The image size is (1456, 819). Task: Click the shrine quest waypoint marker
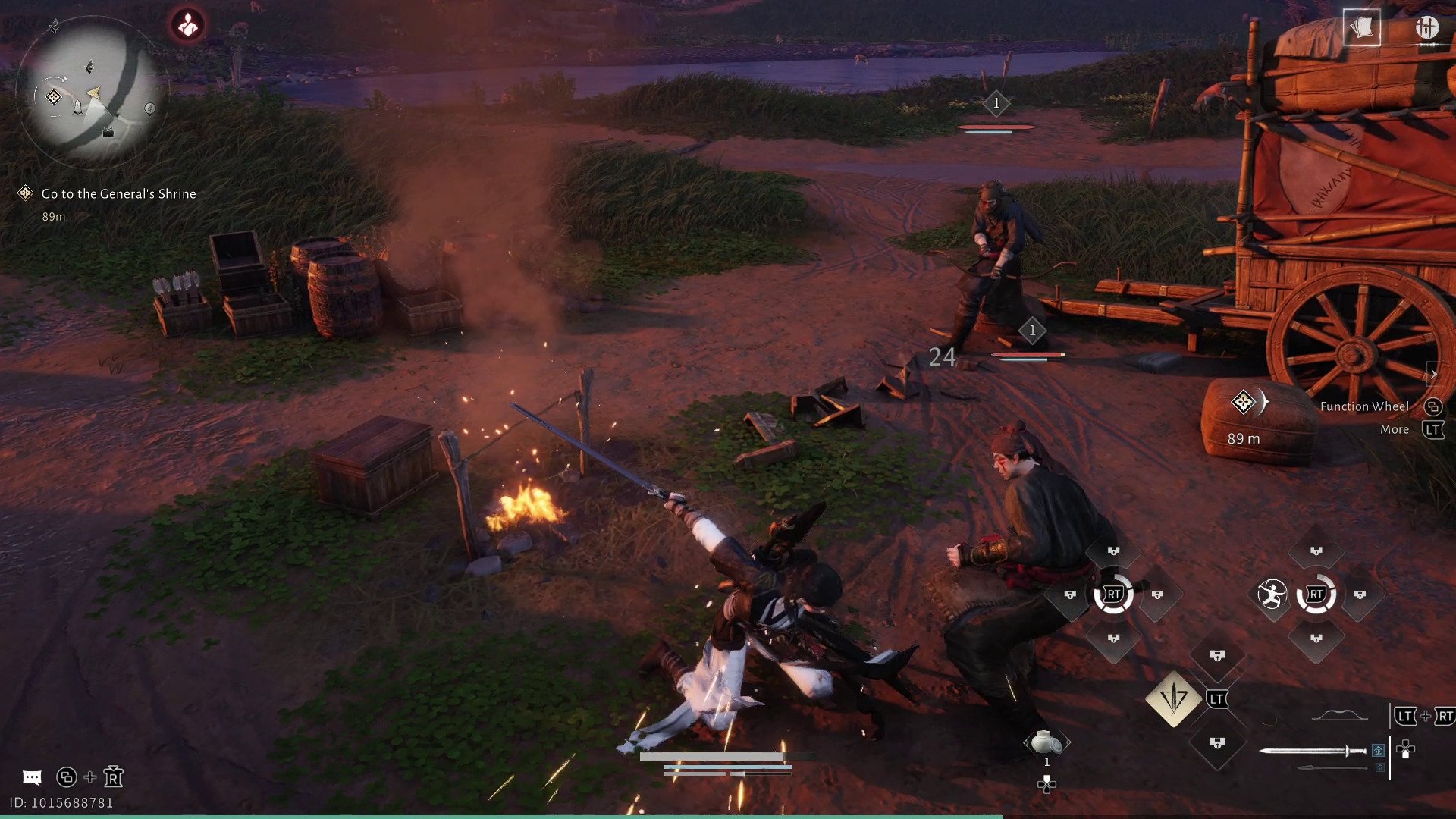pos(1244,402)
